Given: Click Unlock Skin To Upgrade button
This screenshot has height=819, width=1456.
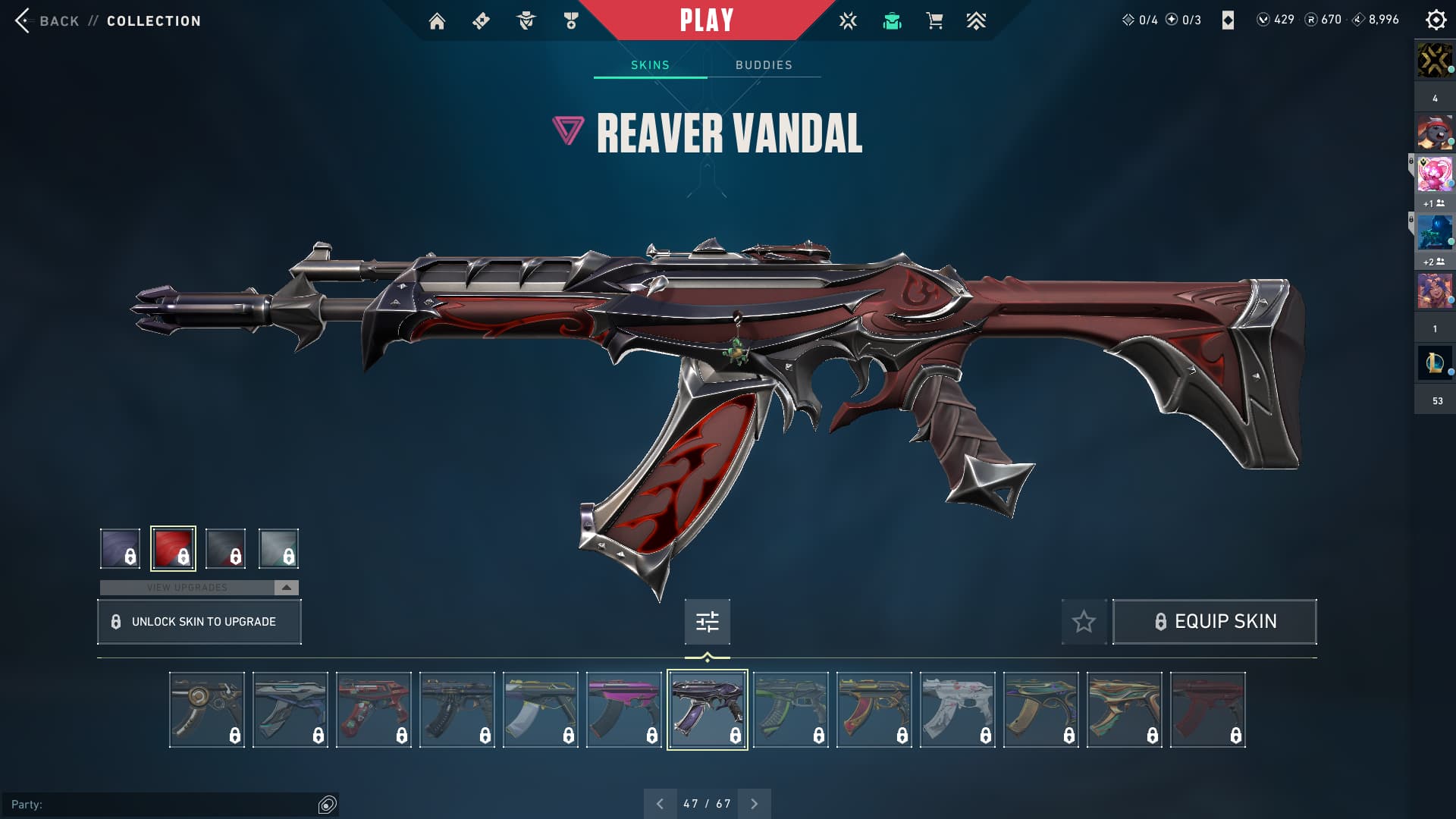Looking at the screenshot, I should point(199,622).
